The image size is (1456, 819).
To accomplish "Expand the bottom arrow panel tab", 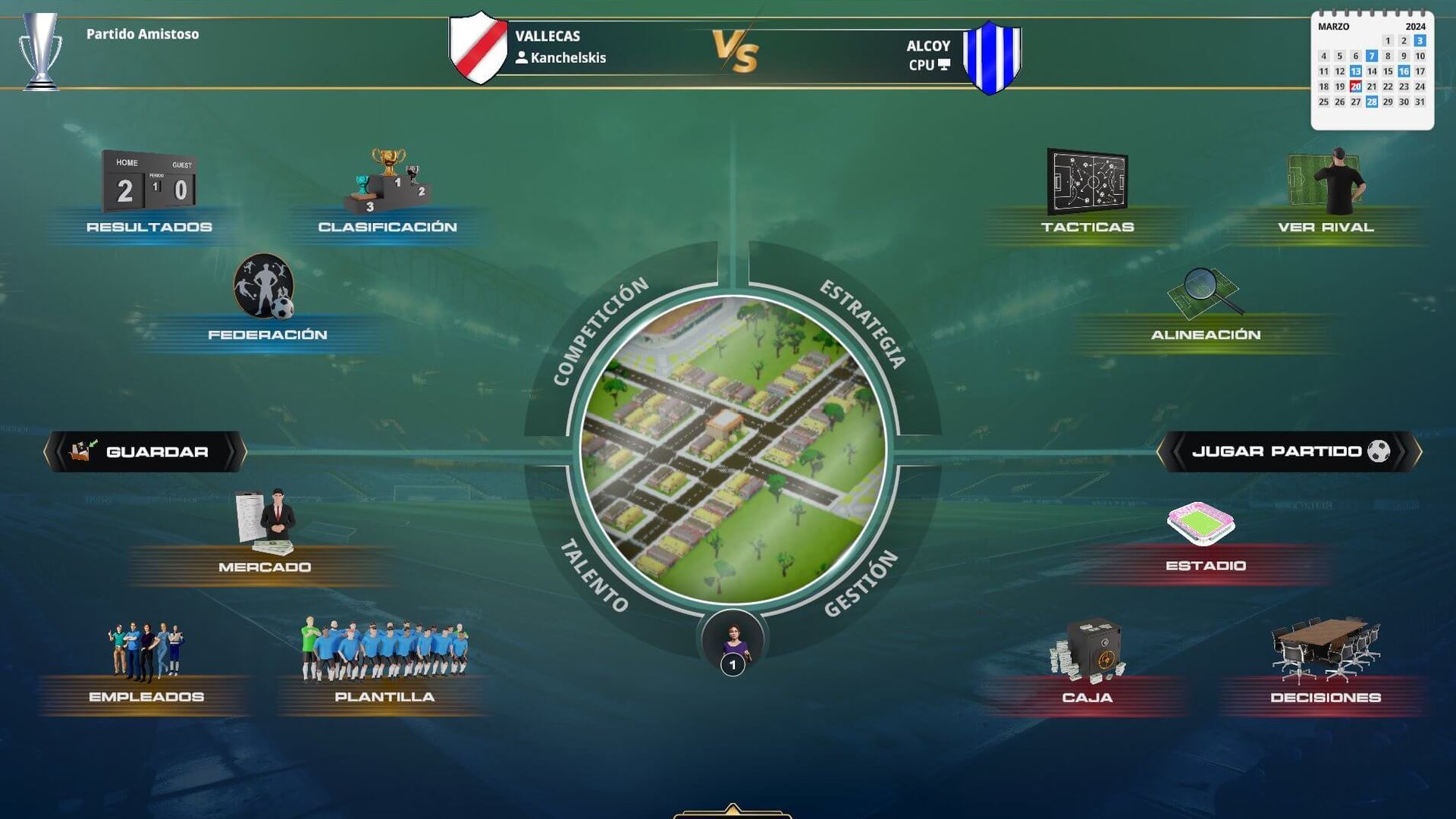I will pyautogui.click(x=733, y=810).
